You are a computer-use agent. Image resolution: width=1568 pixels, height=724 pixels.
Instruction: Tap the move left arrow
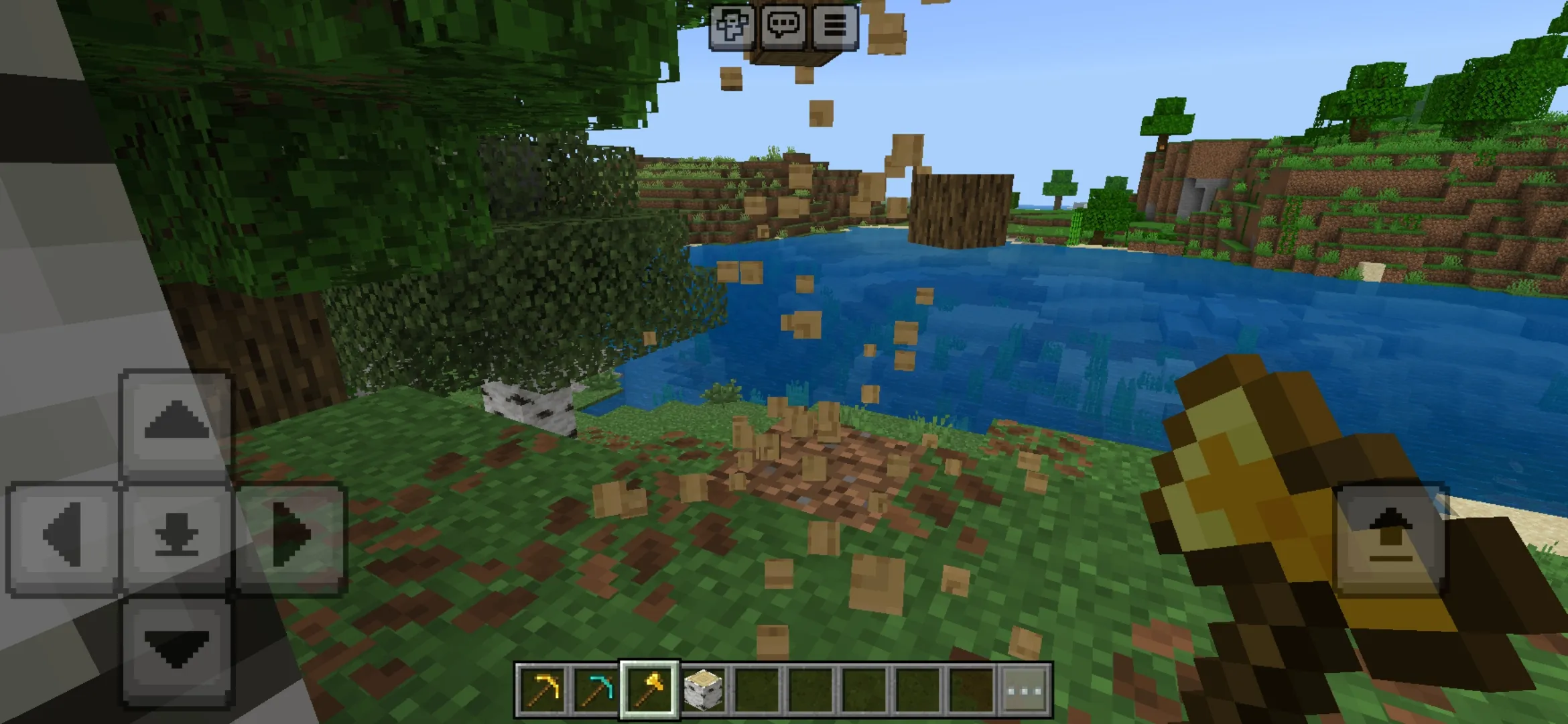pos(64,536)
